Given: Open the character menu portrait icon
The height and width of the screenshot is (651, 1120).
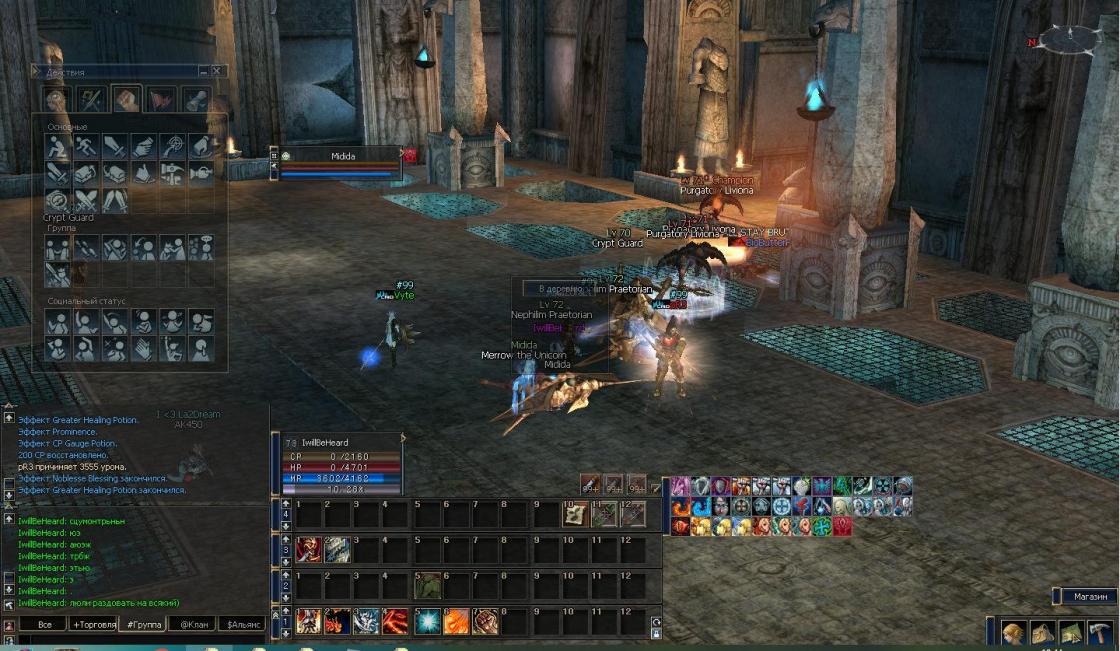Looking at the screenshot, I should [1014, 633].
